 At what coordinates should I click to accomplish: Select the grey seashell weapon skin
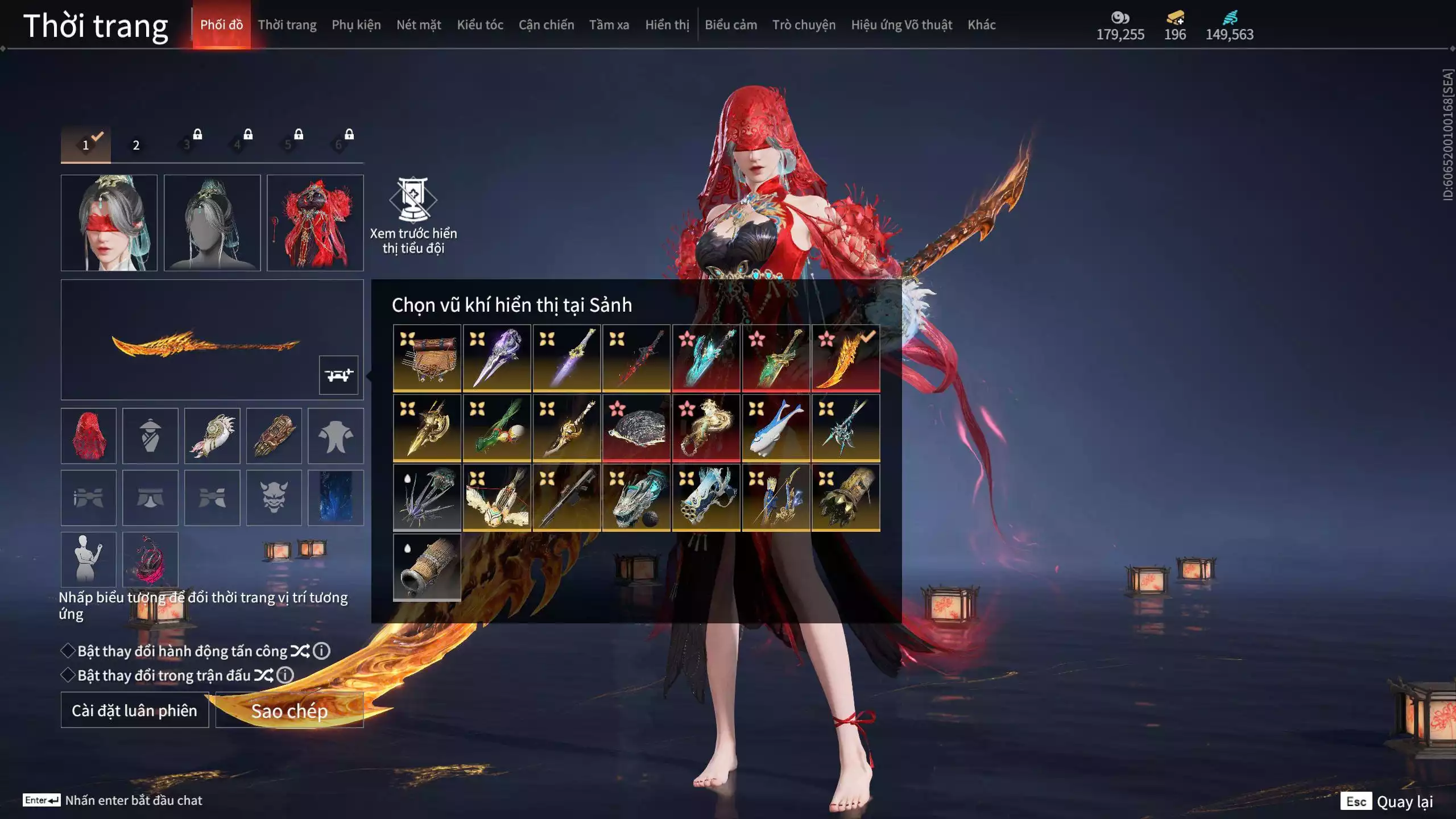click(636, 428)
